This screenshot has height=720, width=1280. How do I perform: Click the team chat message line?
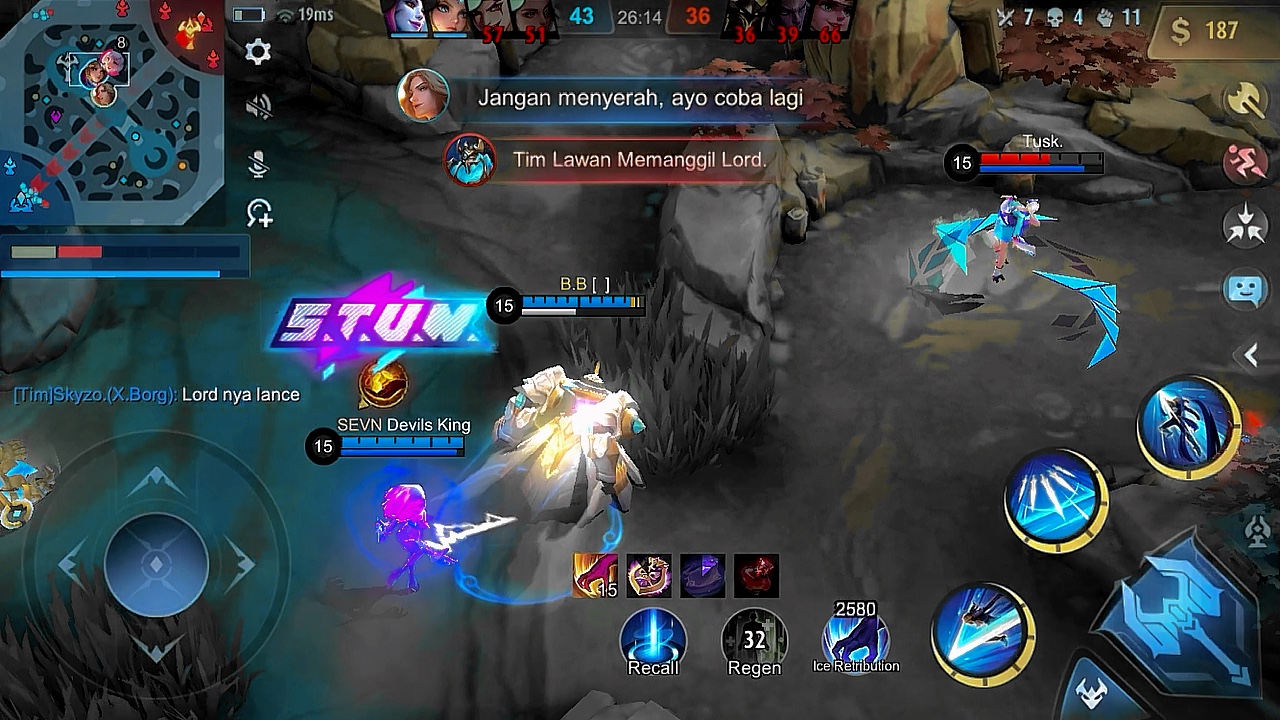tap(157, 395)
